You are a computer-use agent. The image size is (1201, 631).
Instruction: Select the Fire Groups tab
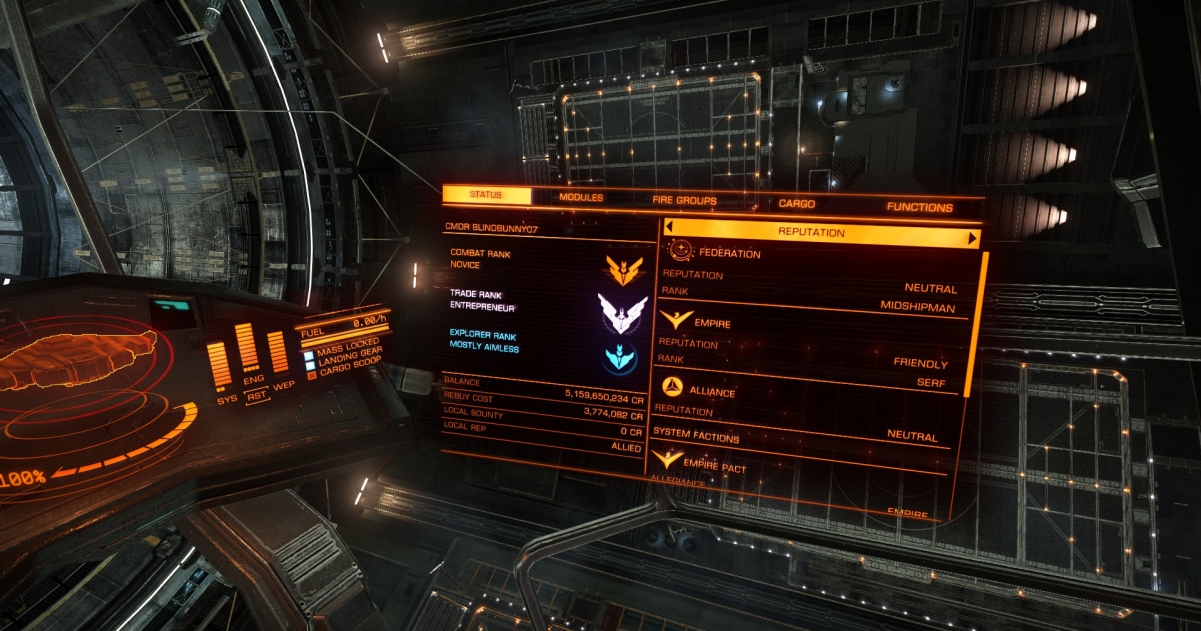684,201
